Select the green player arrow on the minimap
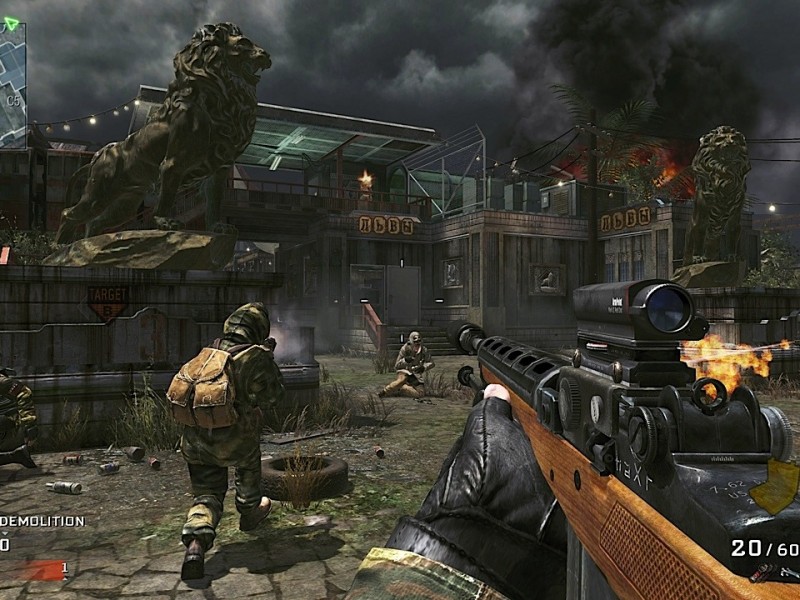800x600 pixels. [x=11, y=23]
